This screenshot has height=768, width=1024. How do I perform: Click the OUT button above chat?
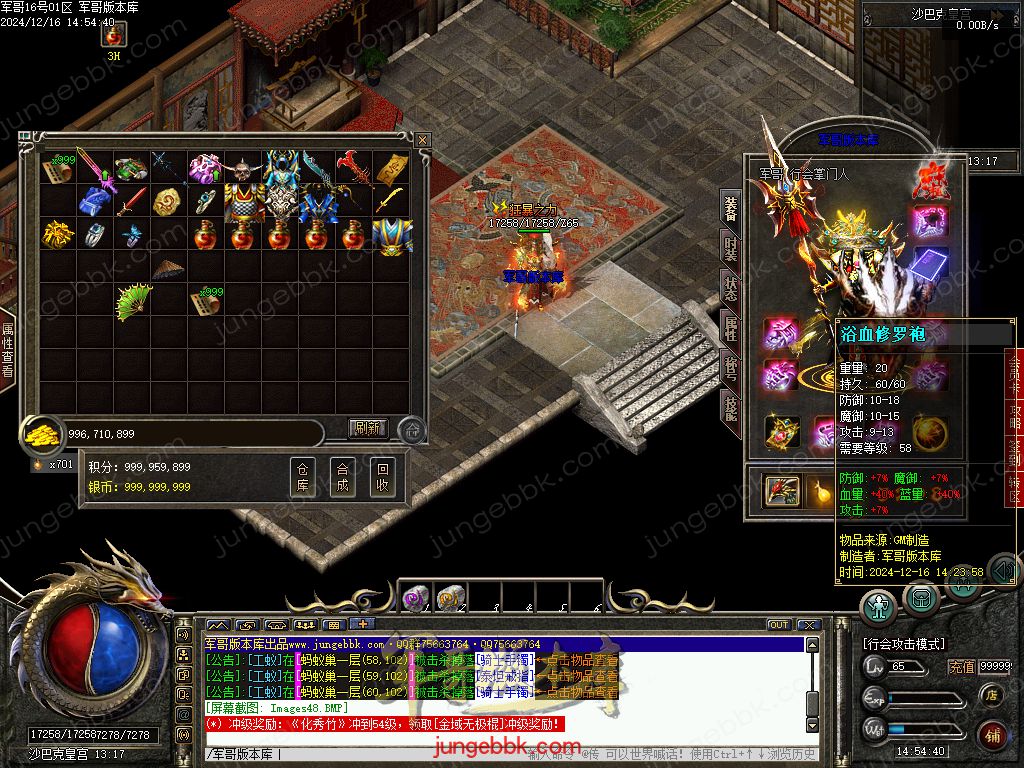click(779, 625)
